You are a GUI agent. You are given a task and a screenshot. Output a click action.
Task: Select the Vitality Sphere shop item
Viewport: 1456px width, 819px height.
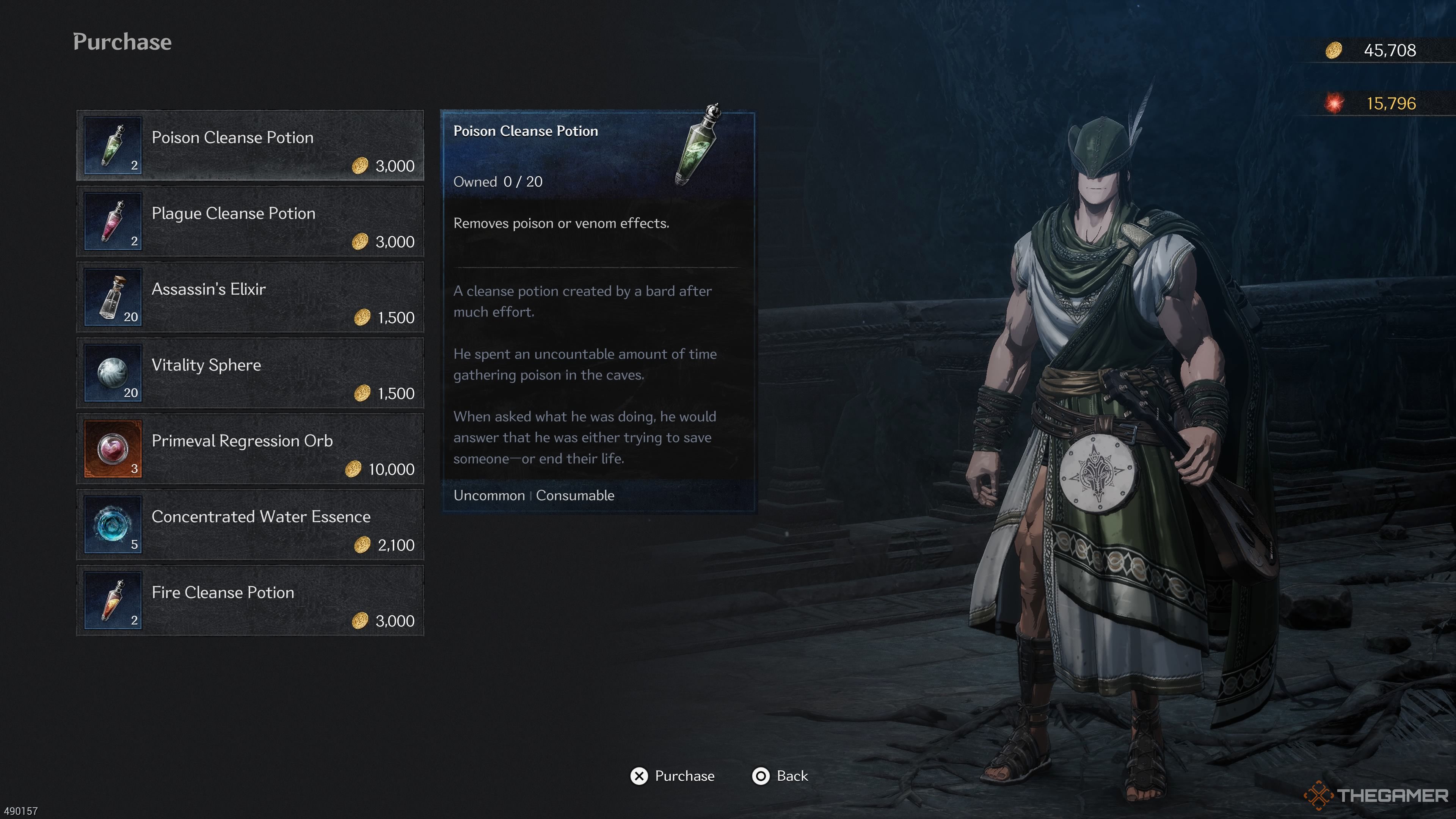tap(250, 373)
